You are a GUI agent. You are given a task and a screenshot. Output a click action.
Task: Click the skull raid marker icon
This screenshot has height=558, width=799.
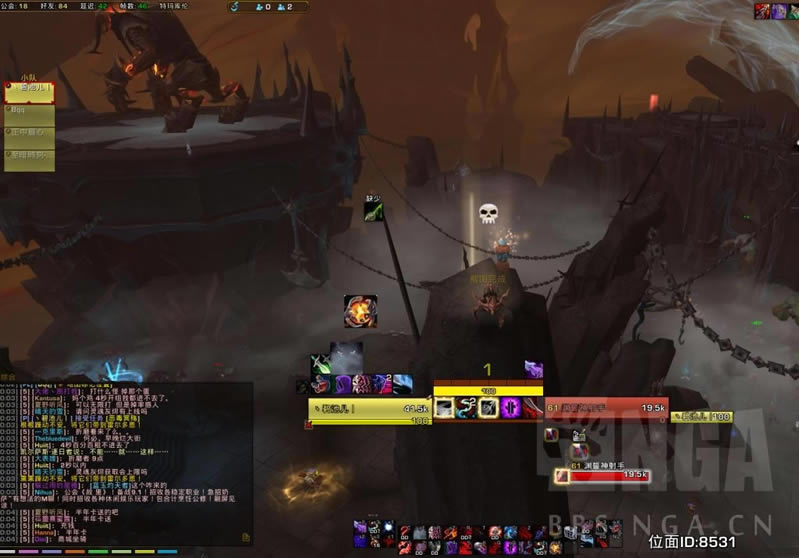488,213
